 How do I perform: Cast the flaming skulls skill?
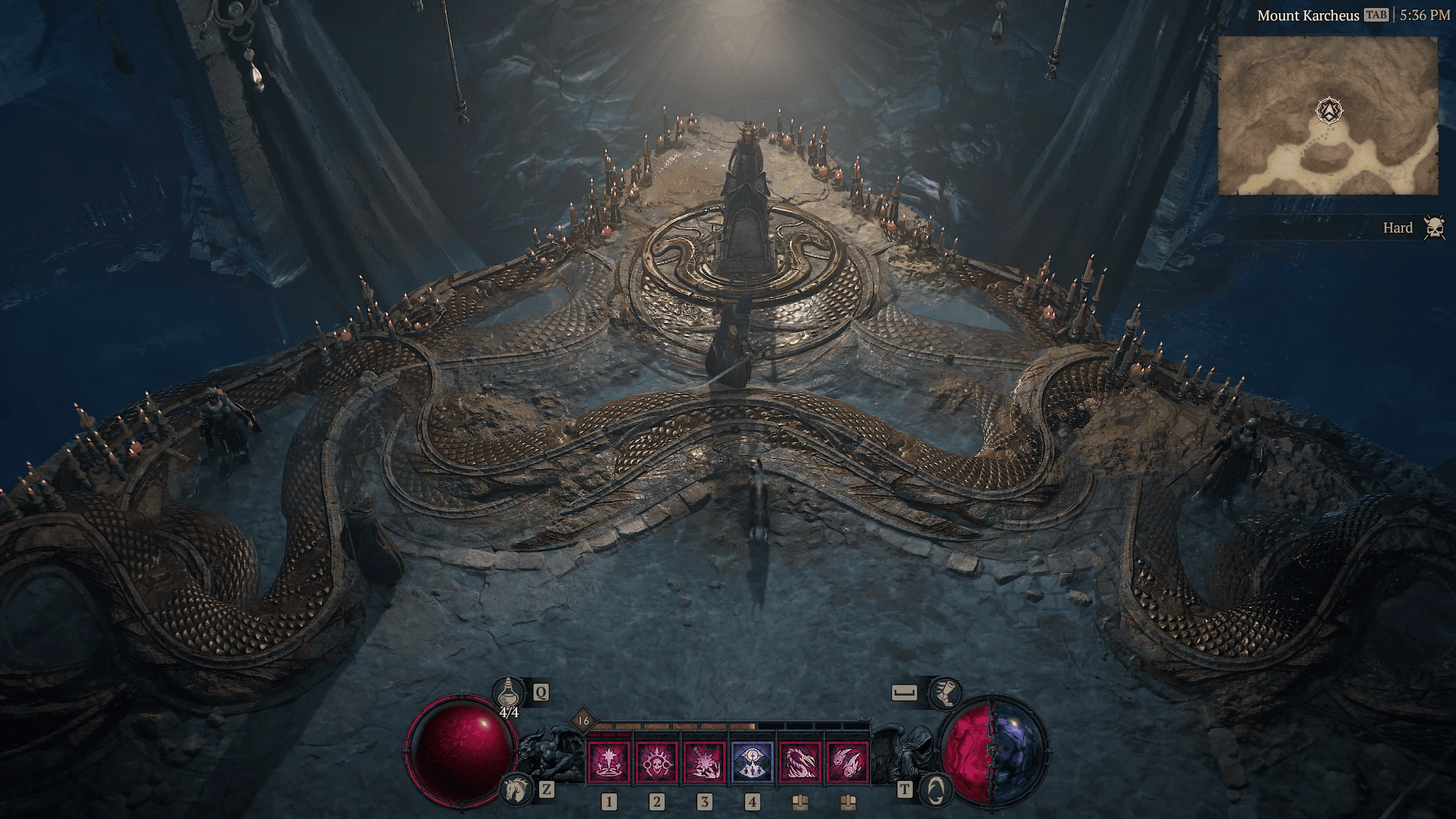point(847,762)
